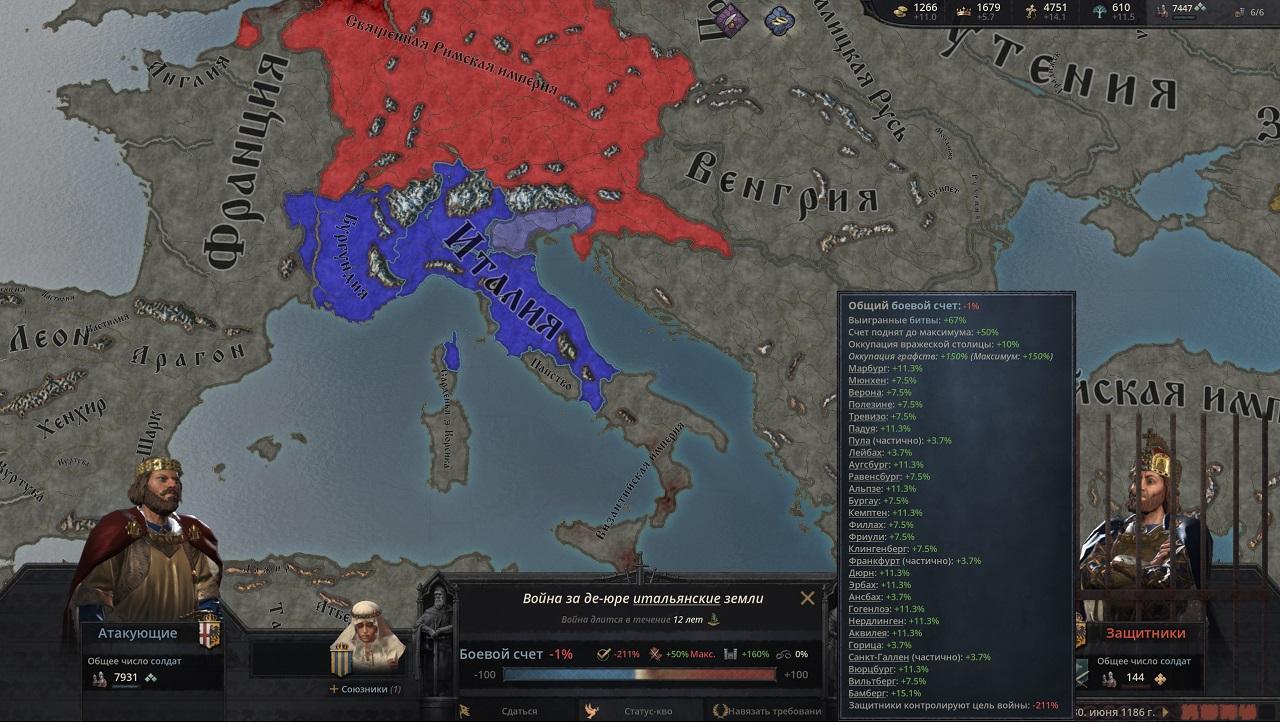
Task: Click the game speed arrow beside the date
Action: (x=1165, y=713)
